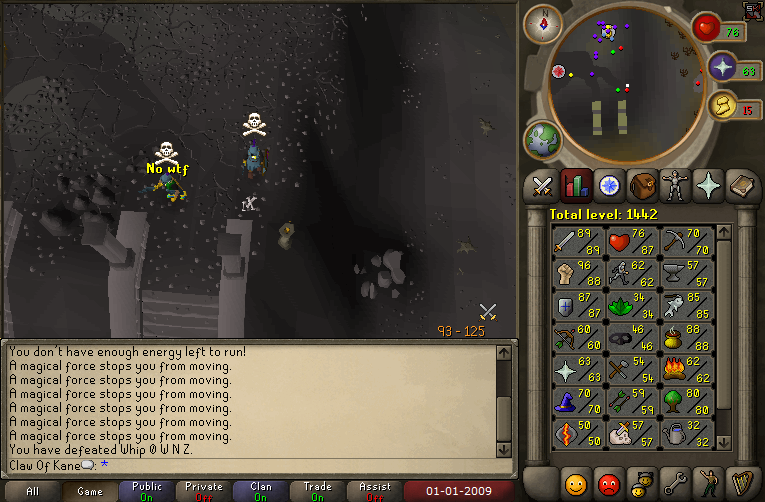The height and width of the screenshot is (502, 765).
Task: Click the Trade chat filter button
Action: pos(318,491)
